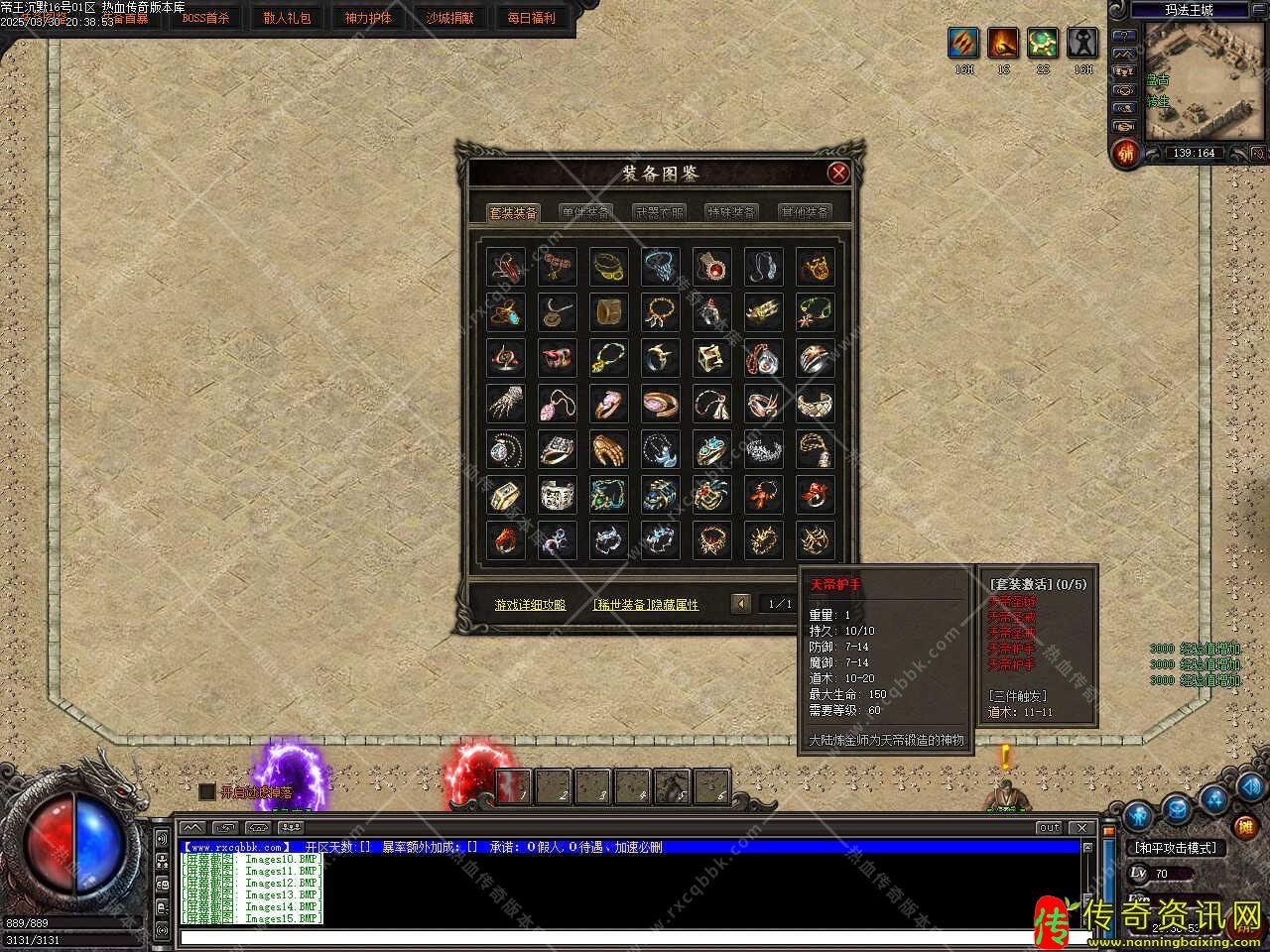Switch to the 单件装备 tab
The image size is (1270, 952).
(x=585, y=212)
